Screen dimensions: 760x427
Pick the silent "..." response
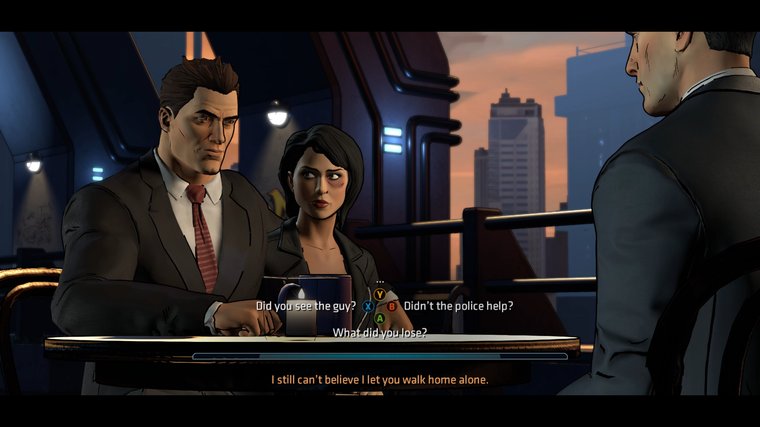[380, 282]
